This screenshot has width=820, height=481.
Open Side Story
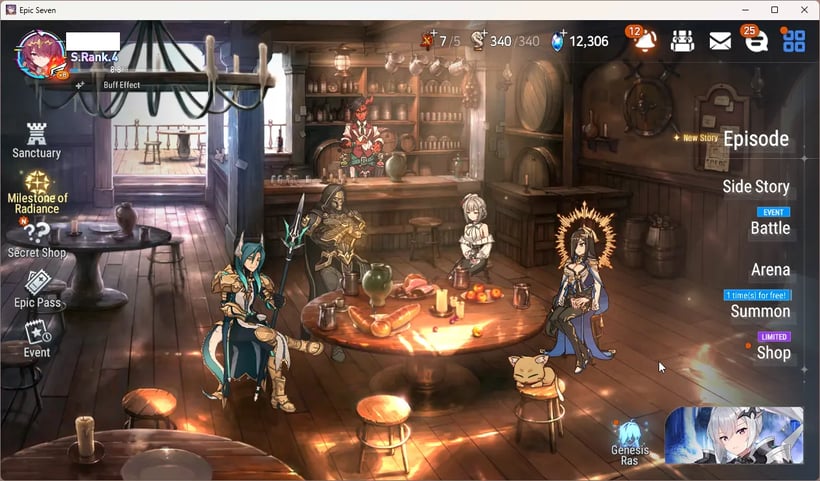[x=756, y=186]
